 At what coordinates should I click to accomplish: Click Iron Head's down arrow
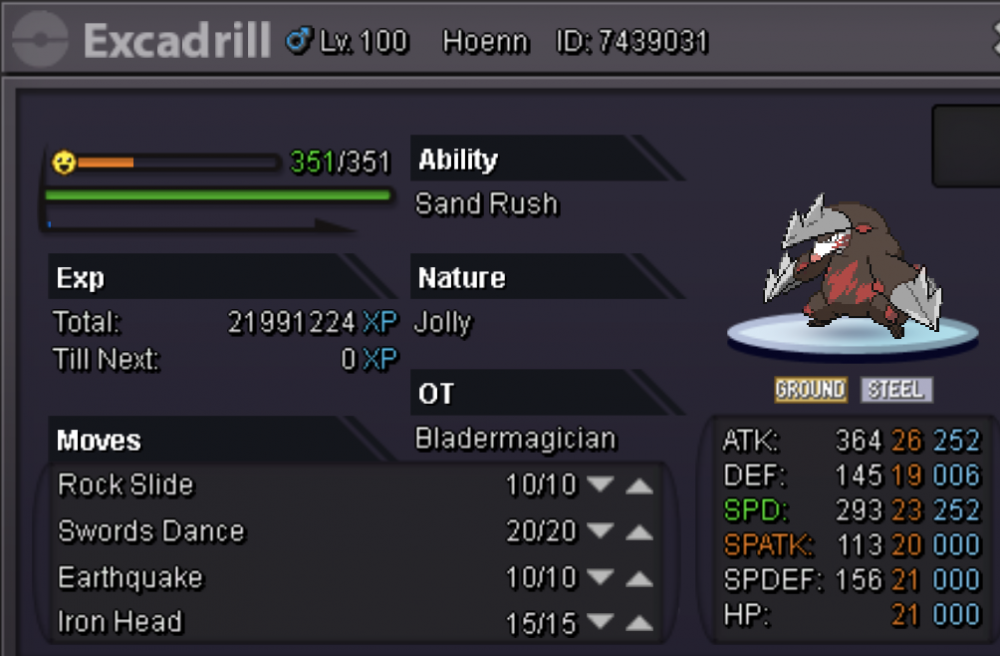600,625
